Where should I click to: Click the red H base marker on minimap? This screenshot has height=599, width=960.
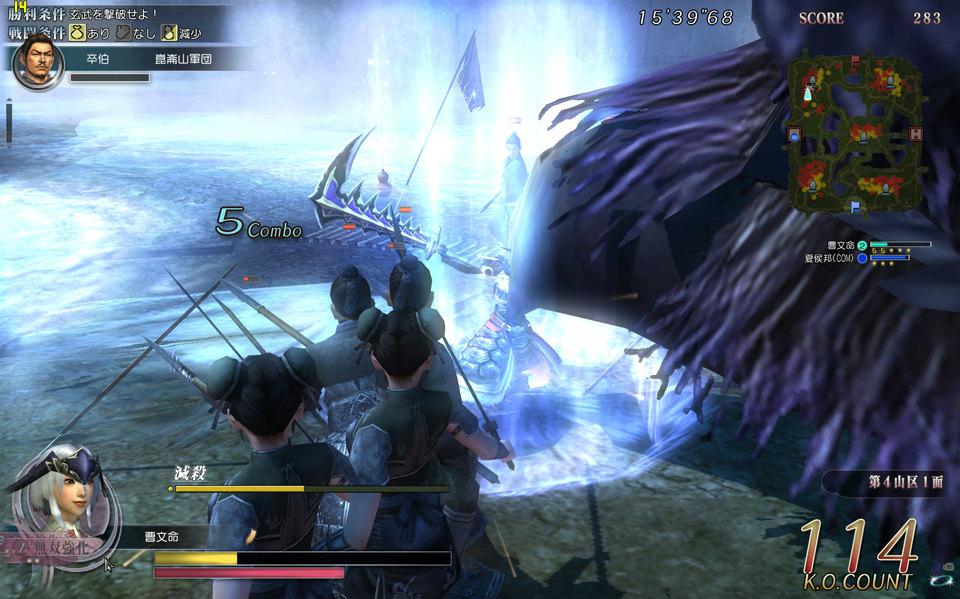click(915, 134)
